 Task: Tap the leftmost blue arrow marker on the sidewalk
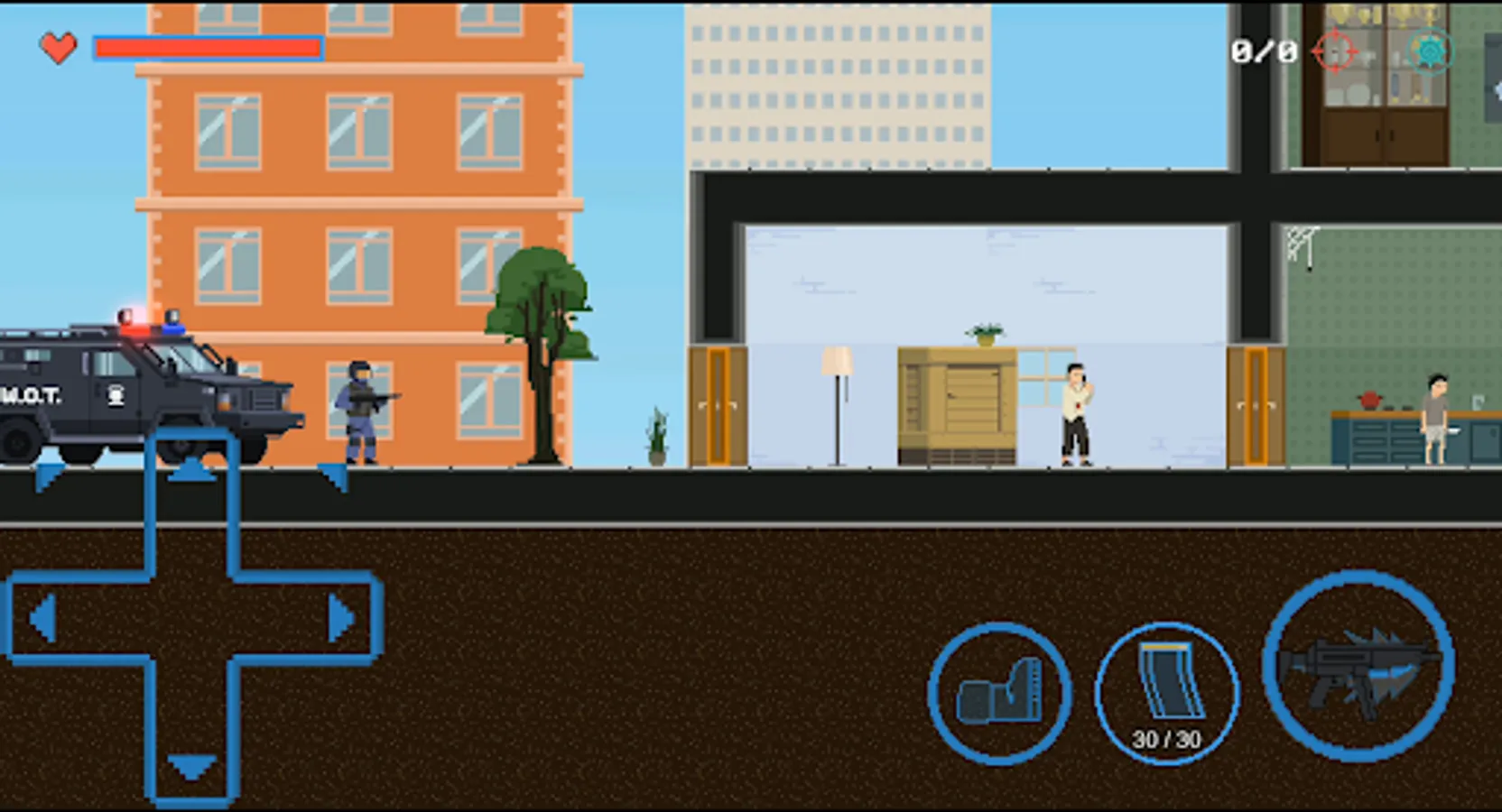[50, 476]
